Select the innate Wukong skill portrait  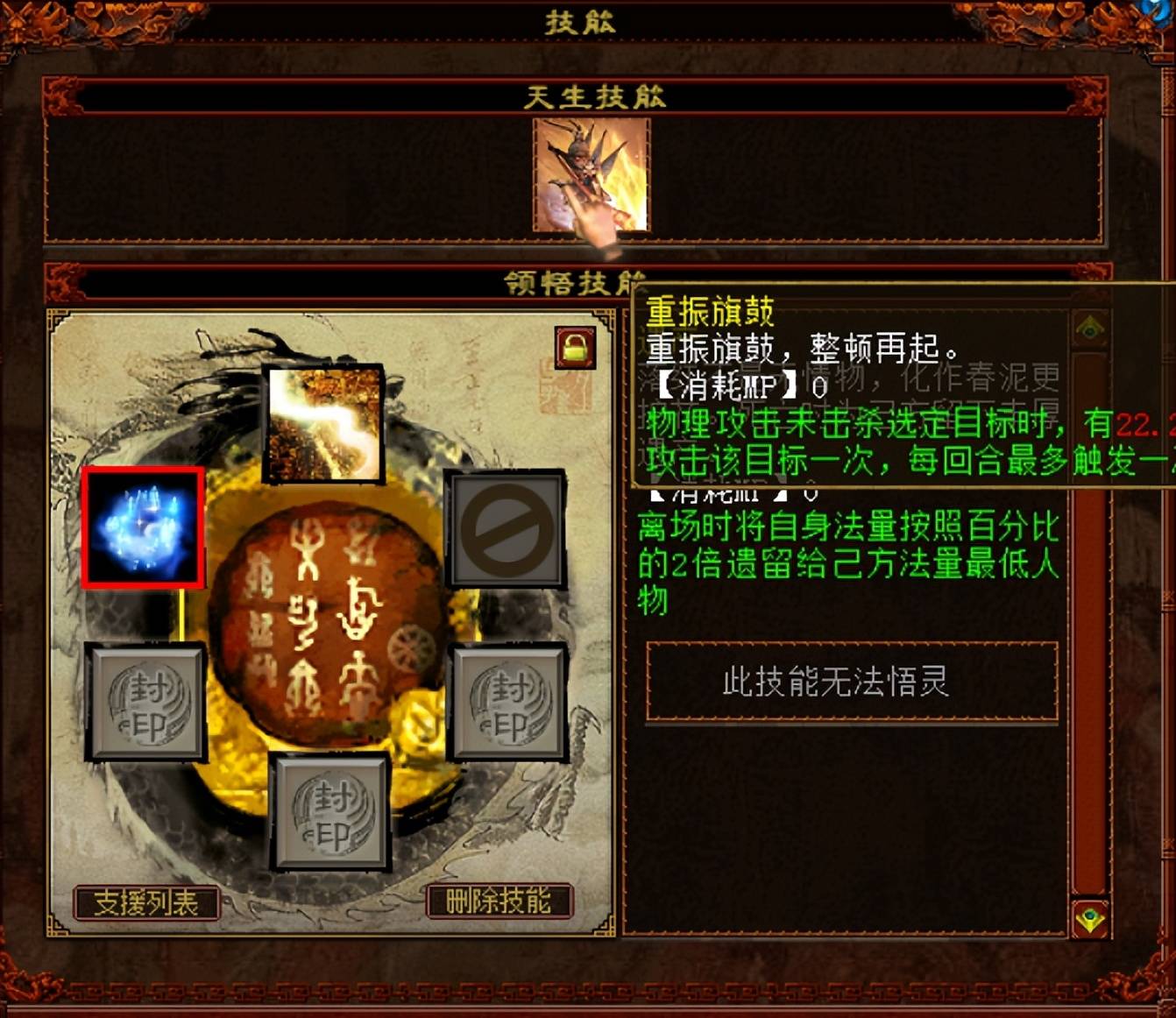588,176
